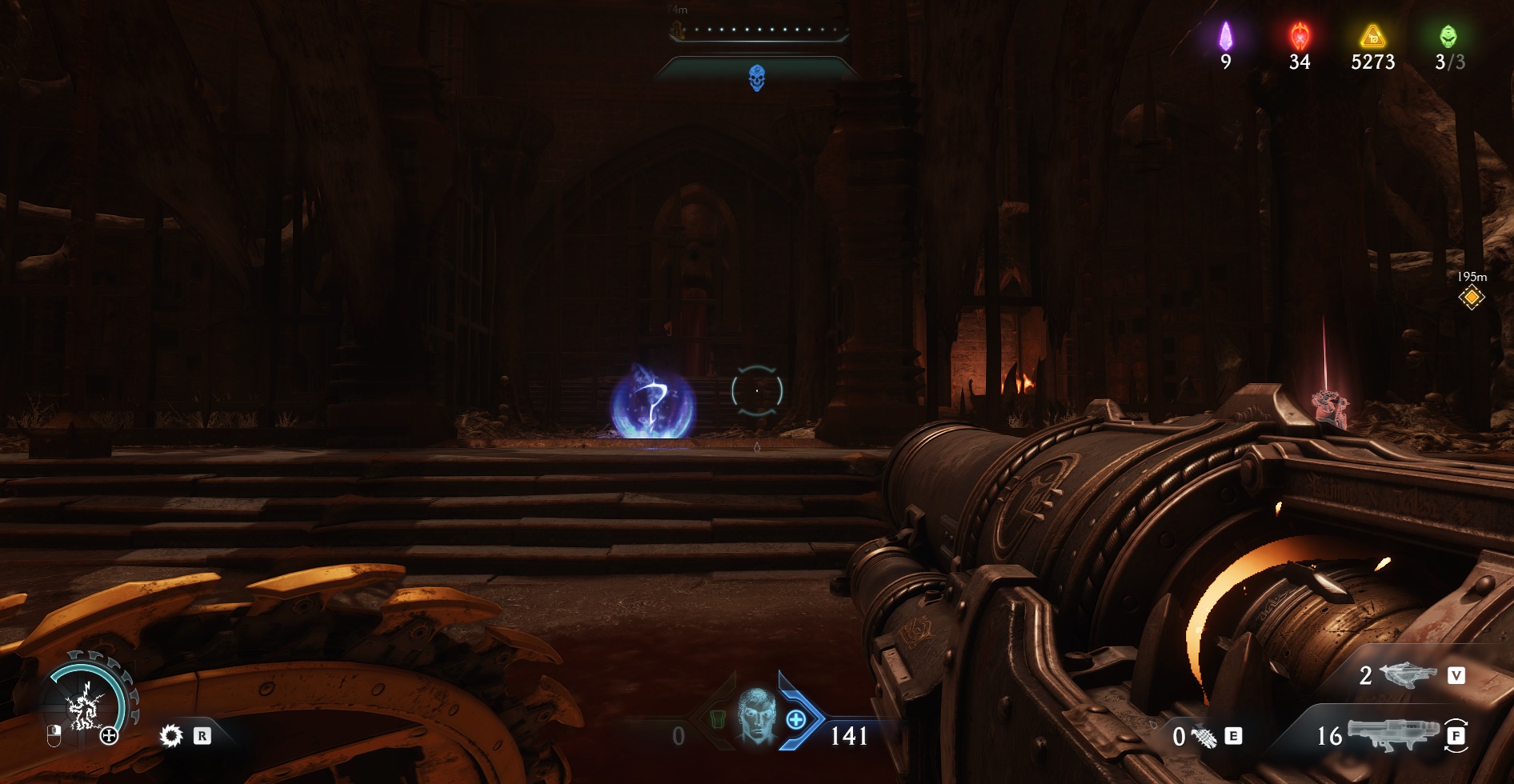Click the red ruby currency icon
Screen dimensions: 1514x784
1300,36
